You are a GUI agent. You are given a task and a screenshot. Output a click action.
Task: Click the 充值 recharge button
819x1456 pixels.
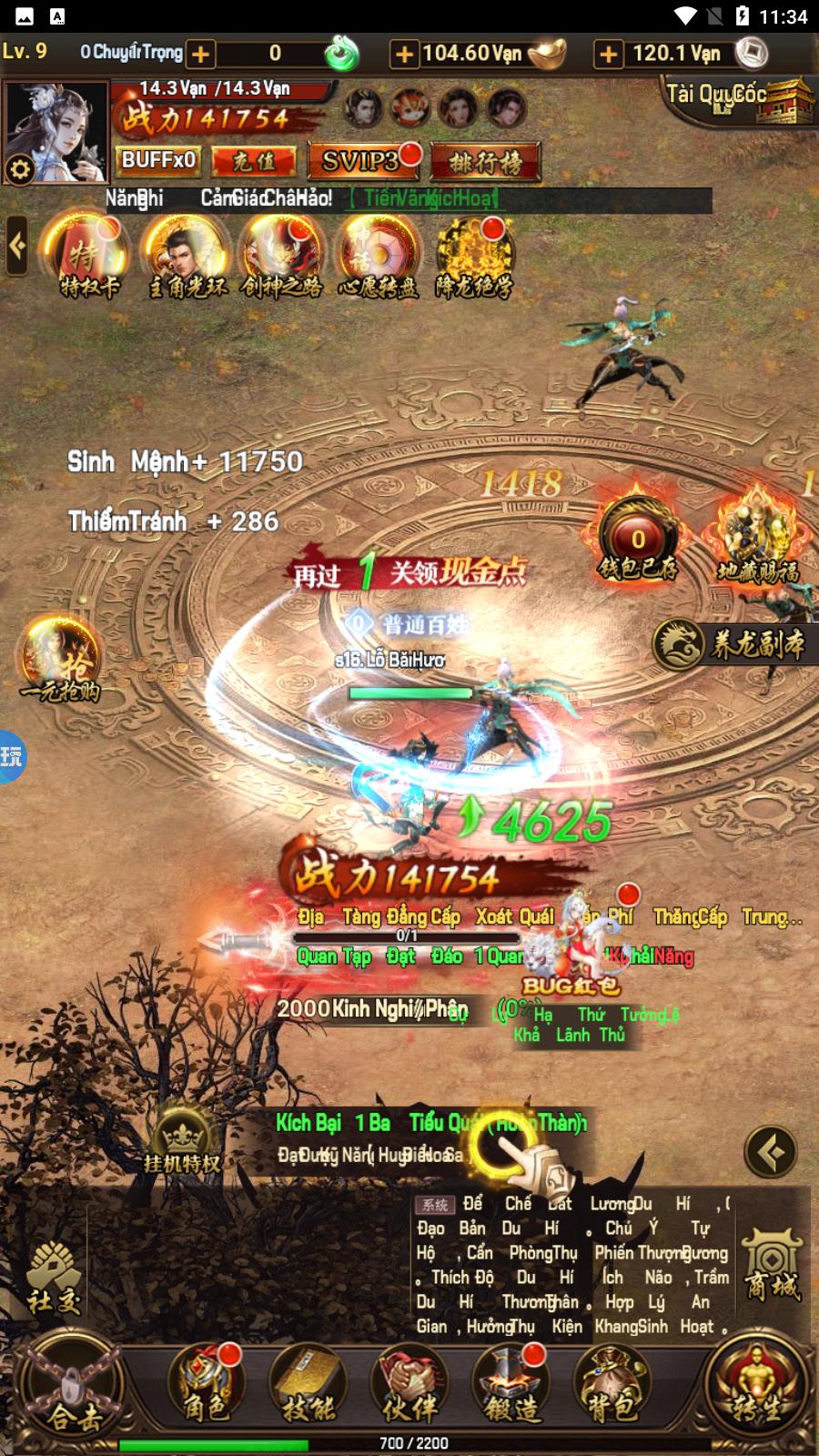pos(255,161)
